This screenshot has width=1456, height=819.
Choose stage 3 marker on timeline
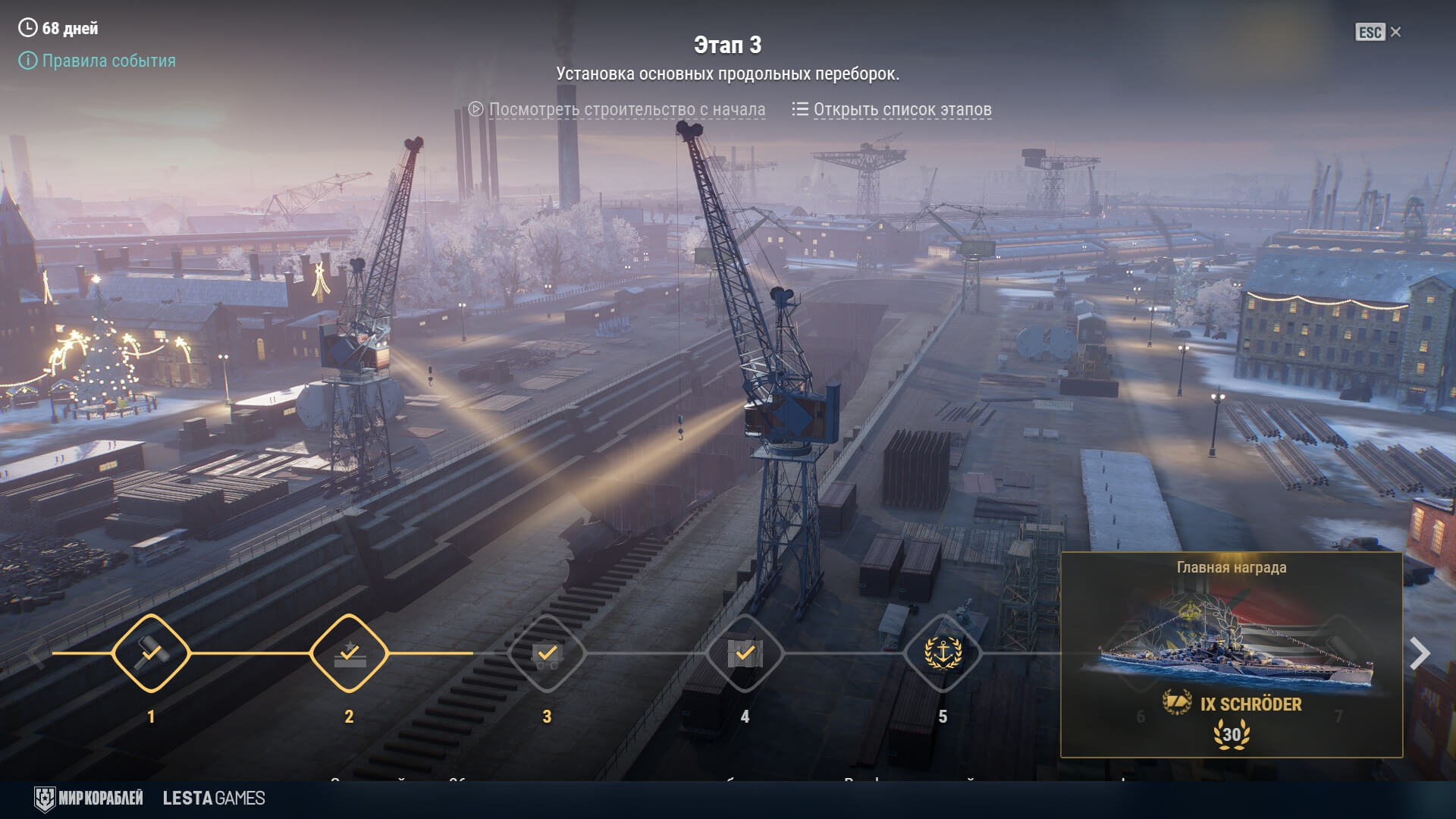pos(547,653)
